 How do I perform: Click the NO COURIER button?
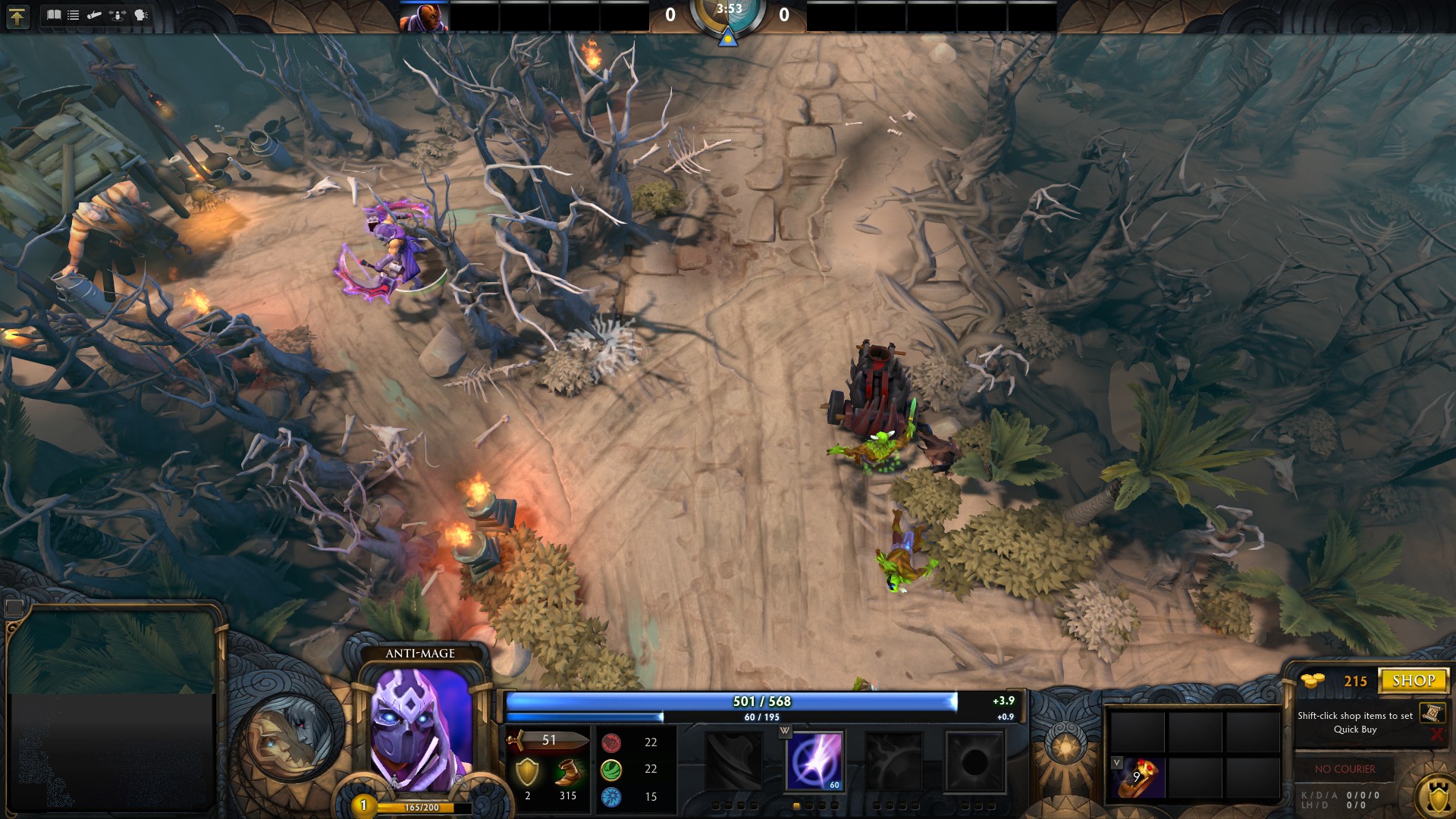[1345, 769]
